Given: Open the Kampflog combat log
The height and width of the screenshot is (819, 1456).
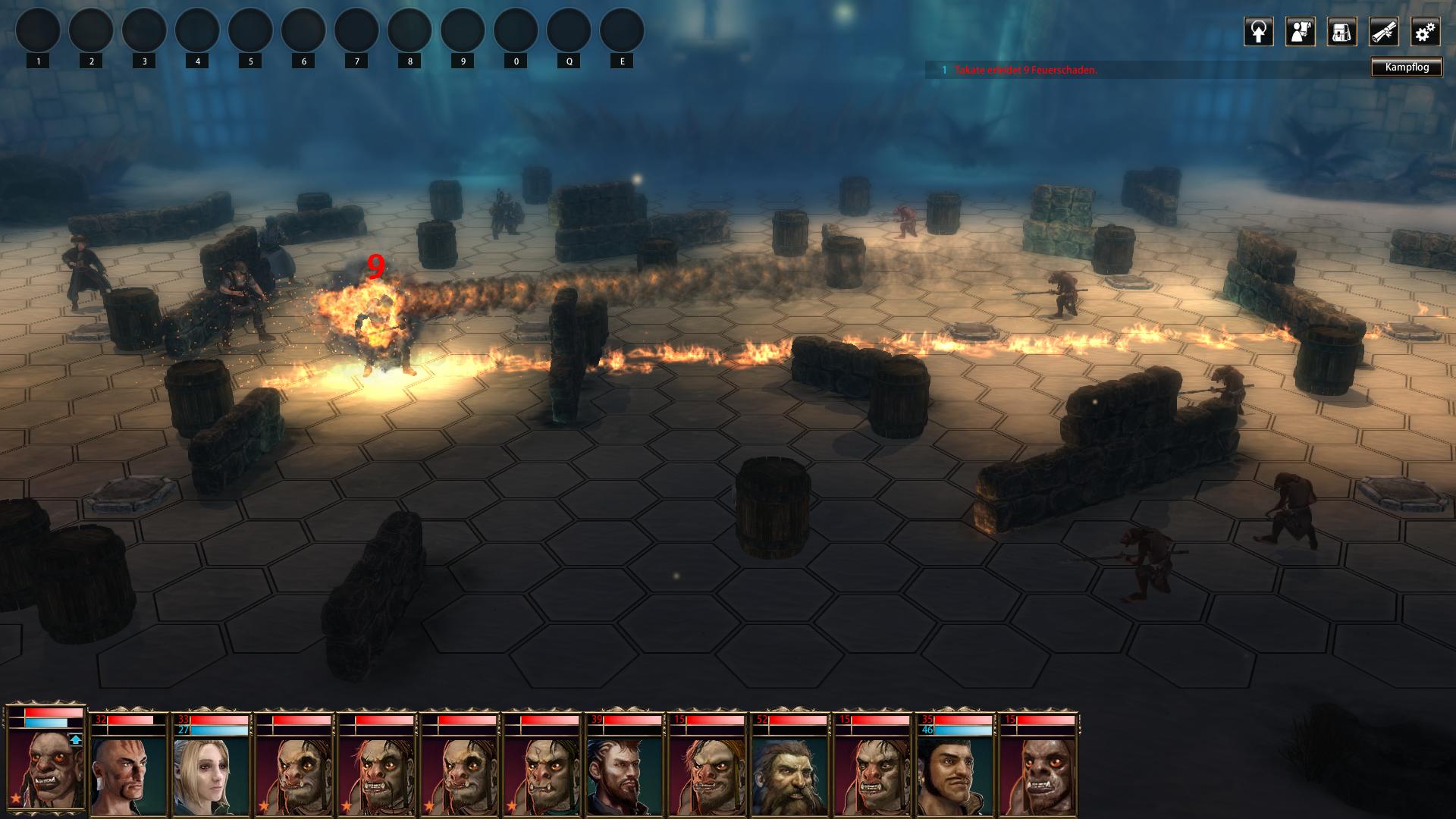Looking at the screenshot, I should pos(1407,67).
